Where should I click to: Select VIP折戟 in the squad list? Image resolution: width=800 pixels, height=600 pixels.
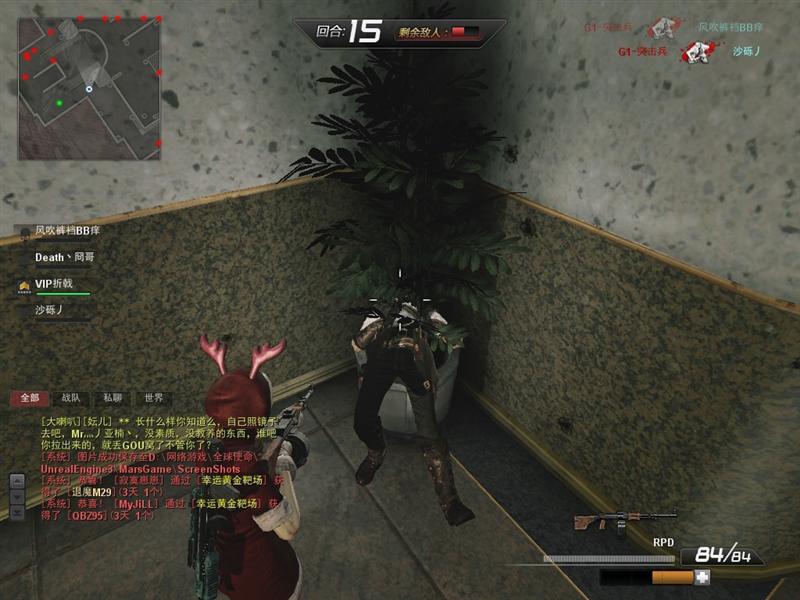coord(54,284)
